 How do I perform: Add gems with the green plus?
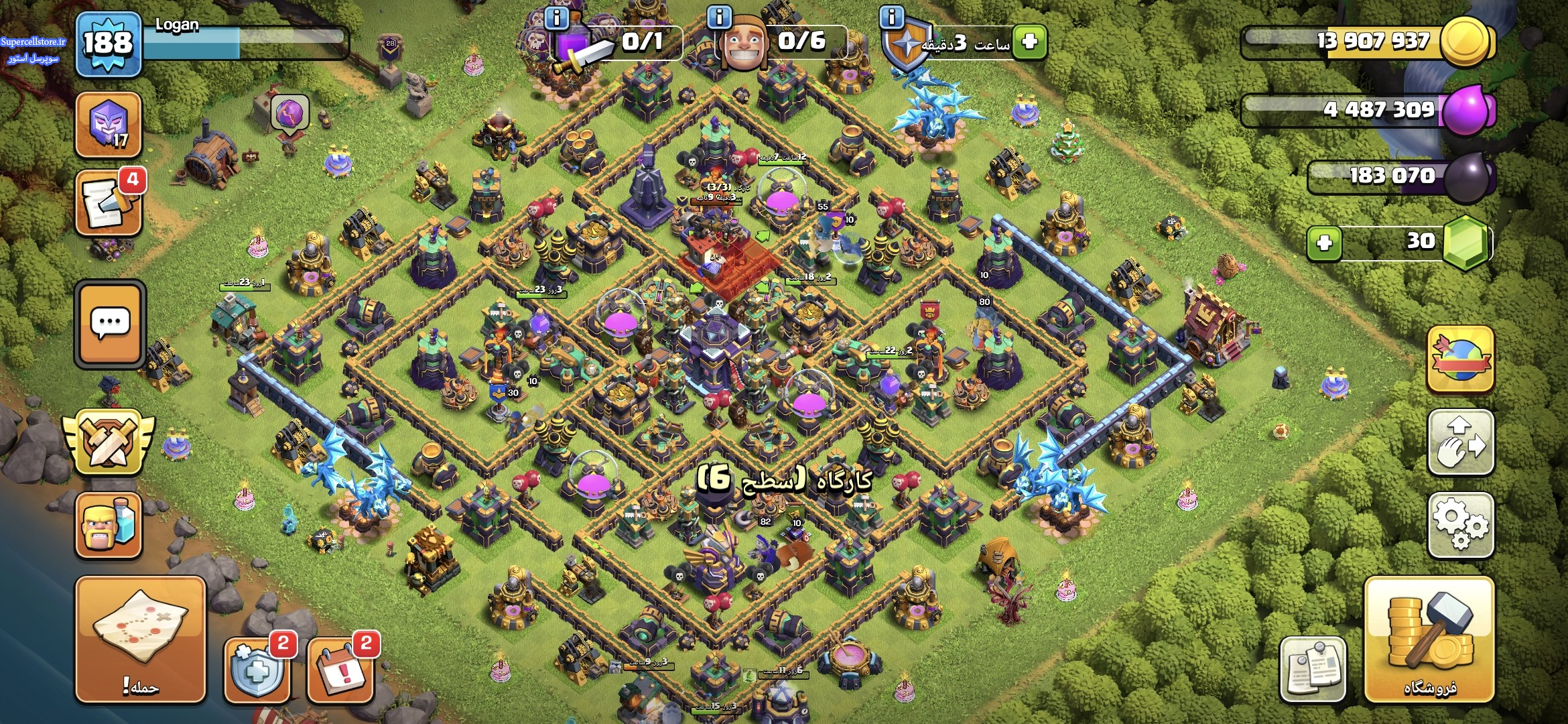[1324, 243]
